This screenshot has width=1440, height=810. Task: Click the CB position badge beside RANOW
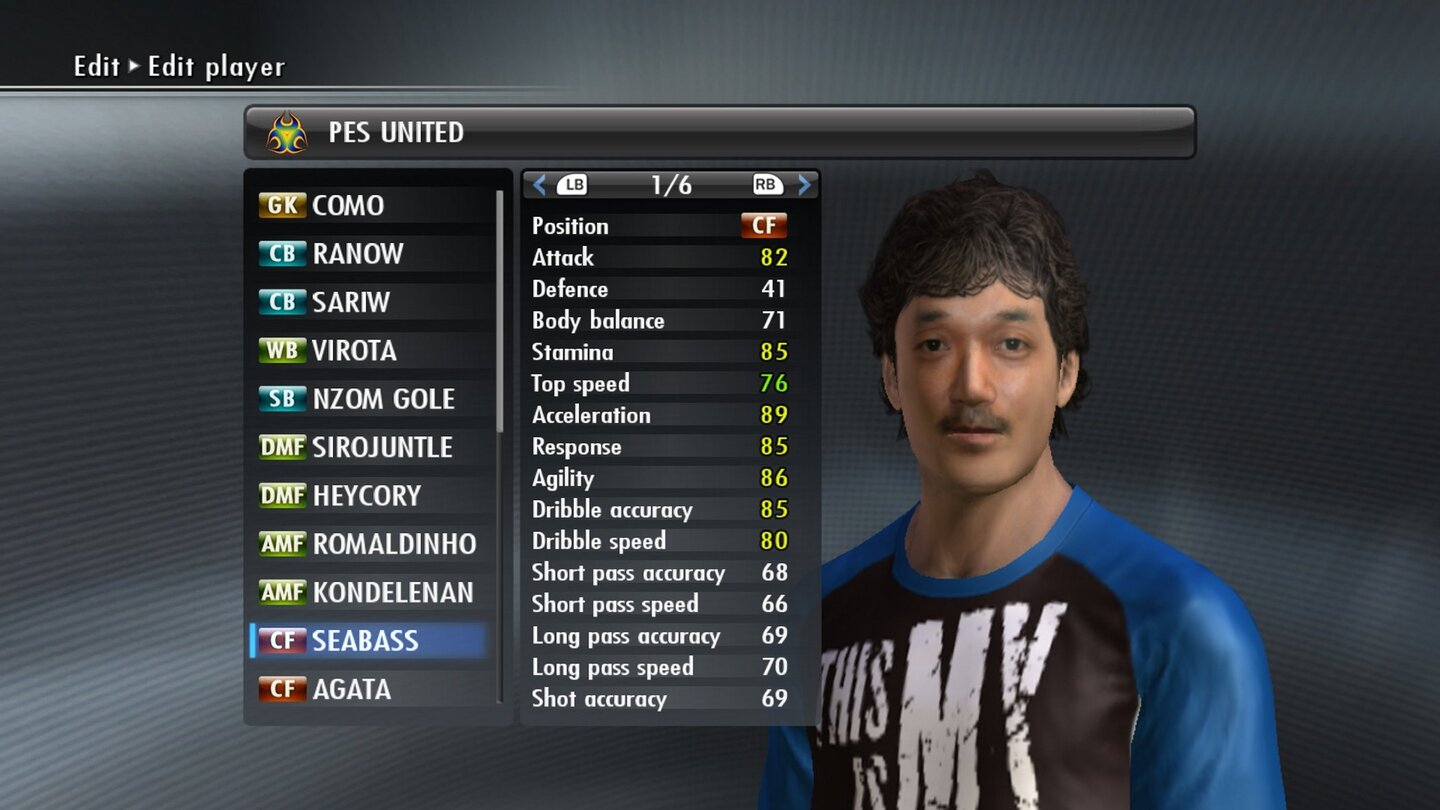(x=281, y=254)
